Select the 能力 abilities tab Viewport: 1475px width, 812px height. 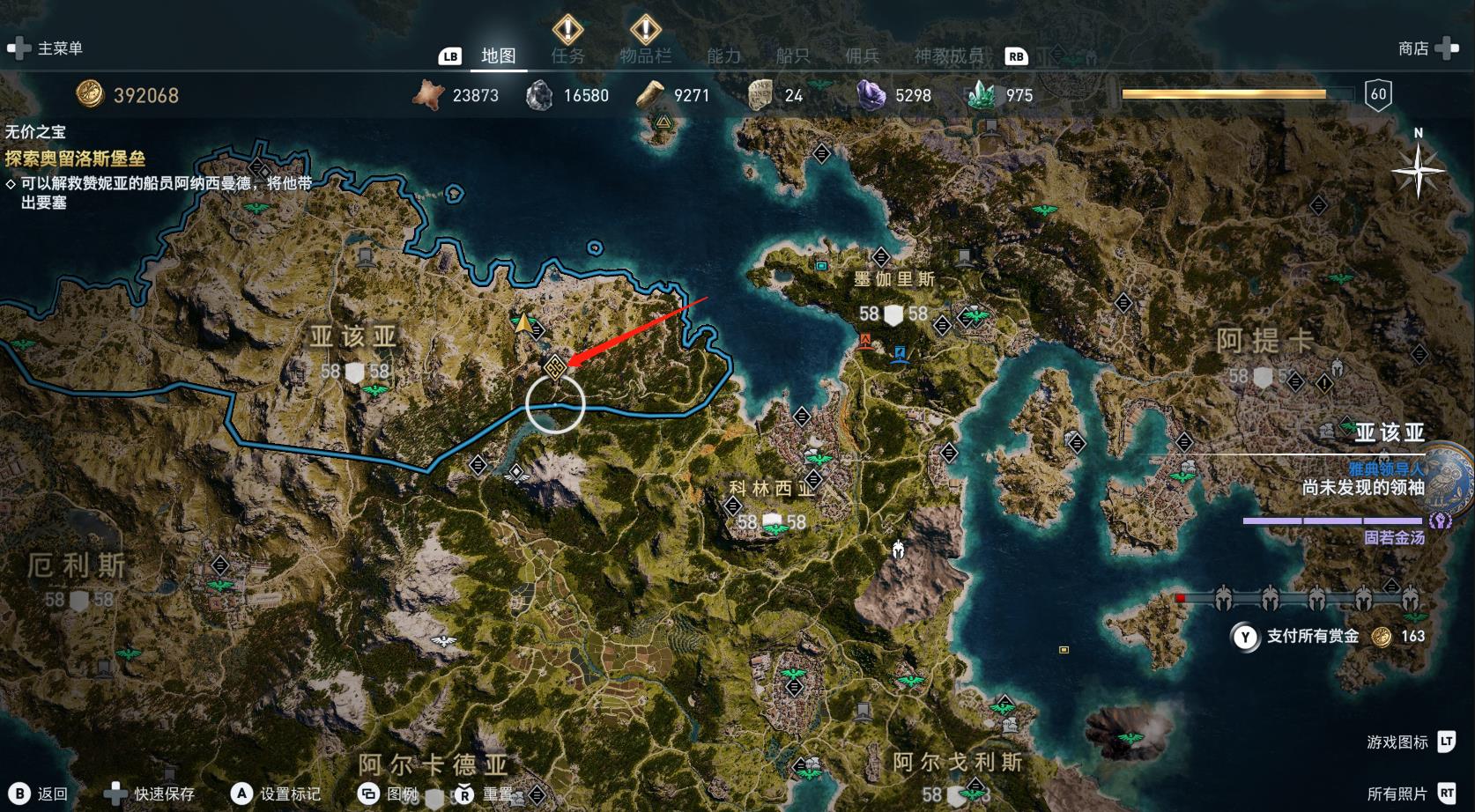(723, 55)
